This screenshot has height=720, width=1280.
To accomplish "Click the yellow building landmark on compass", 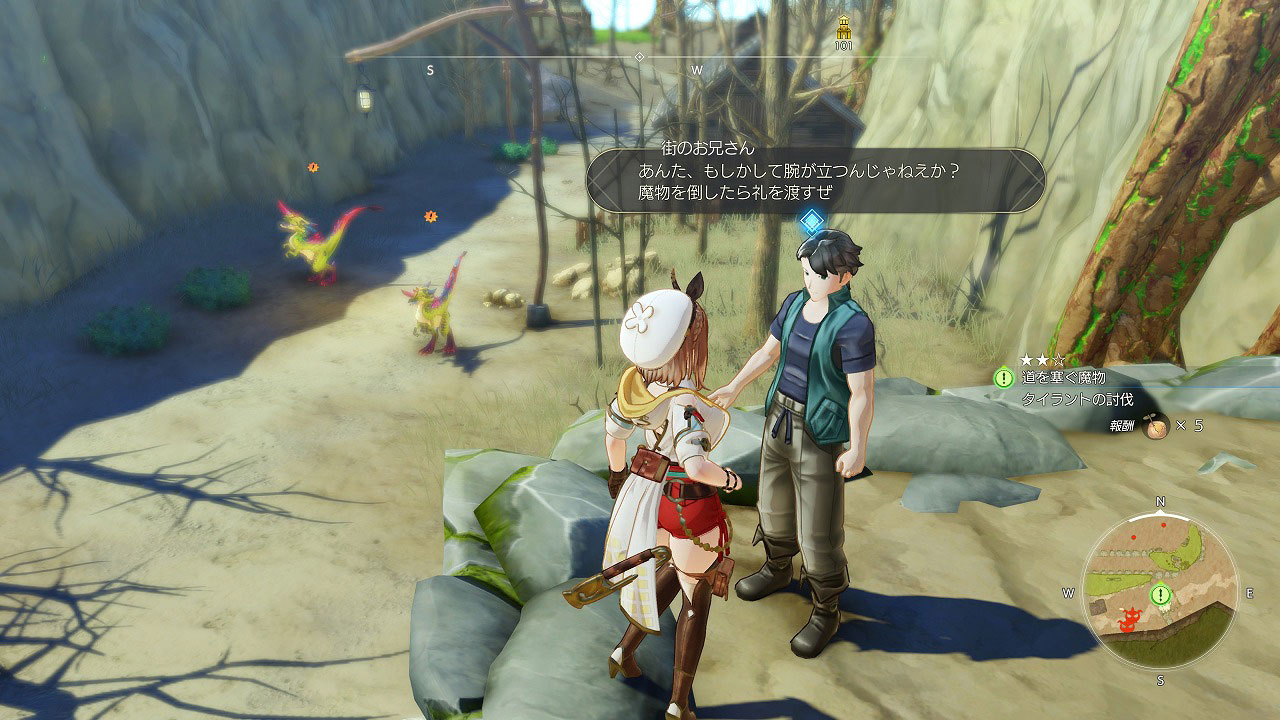I will [x=843, y=29].
